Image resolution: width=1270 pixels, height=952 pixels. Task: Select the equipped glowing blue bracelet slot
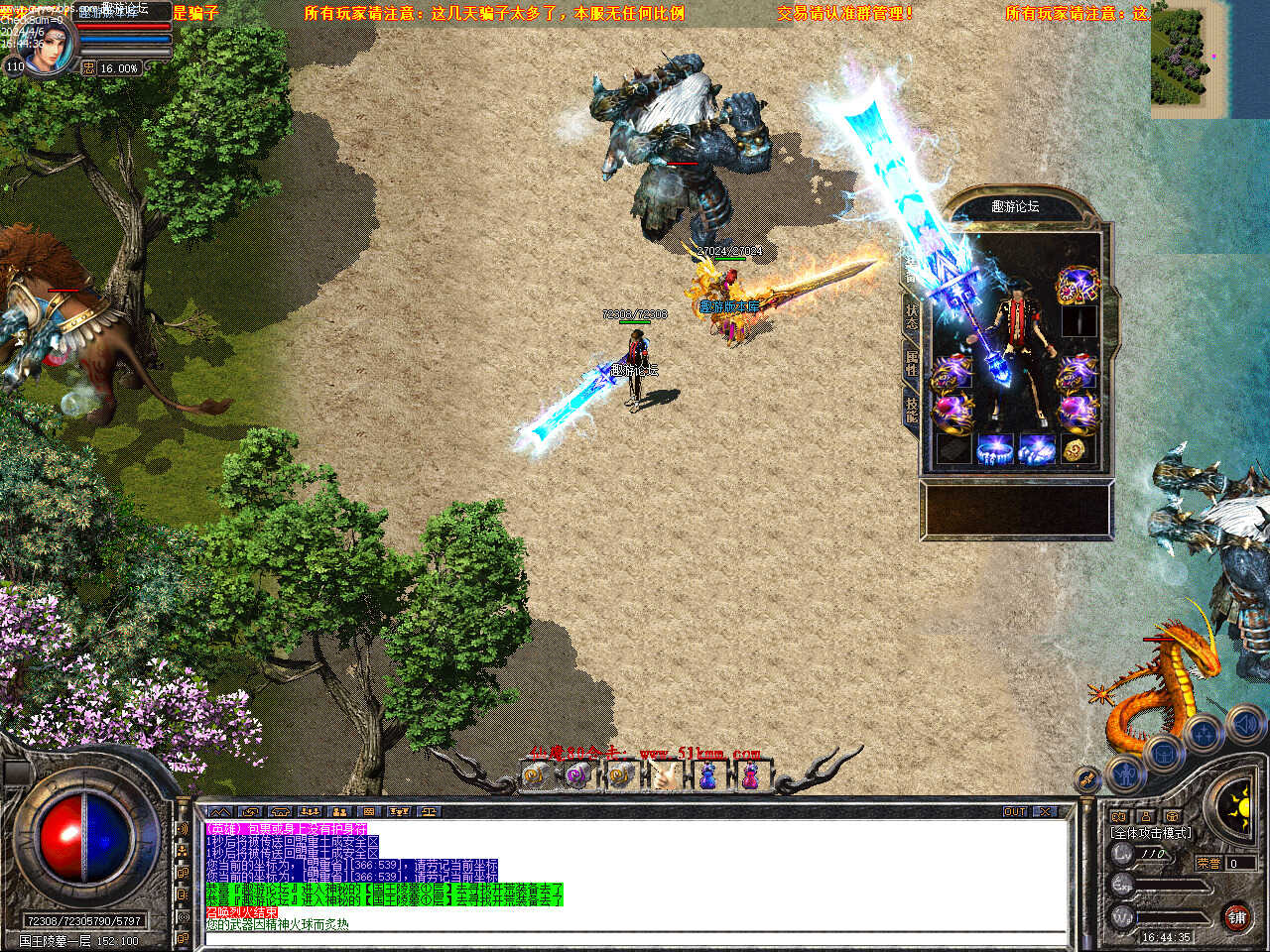[x=995, y=448]
